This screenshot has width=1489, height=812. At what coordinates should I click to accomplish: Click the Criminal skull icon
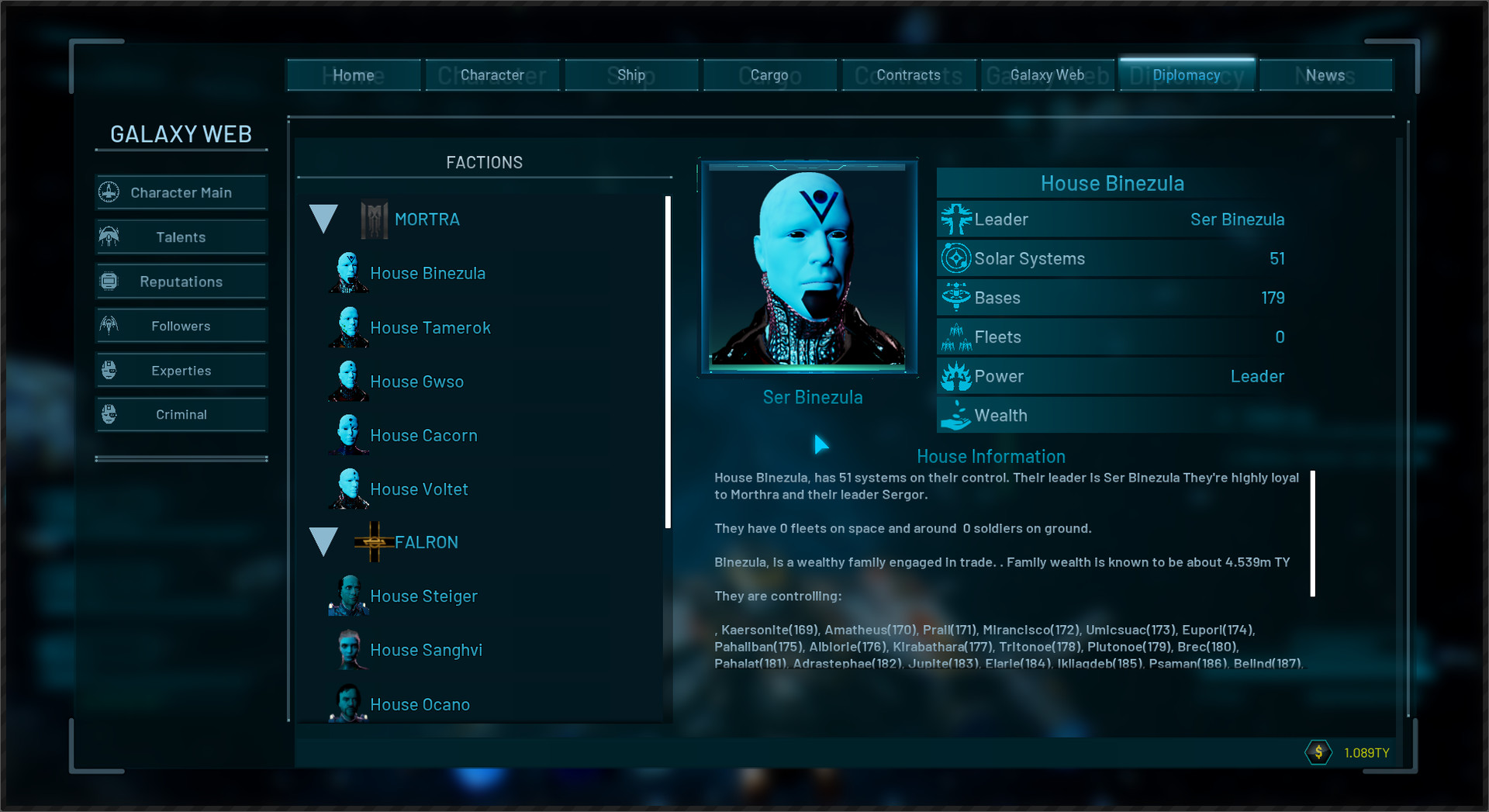click(110, 413)
